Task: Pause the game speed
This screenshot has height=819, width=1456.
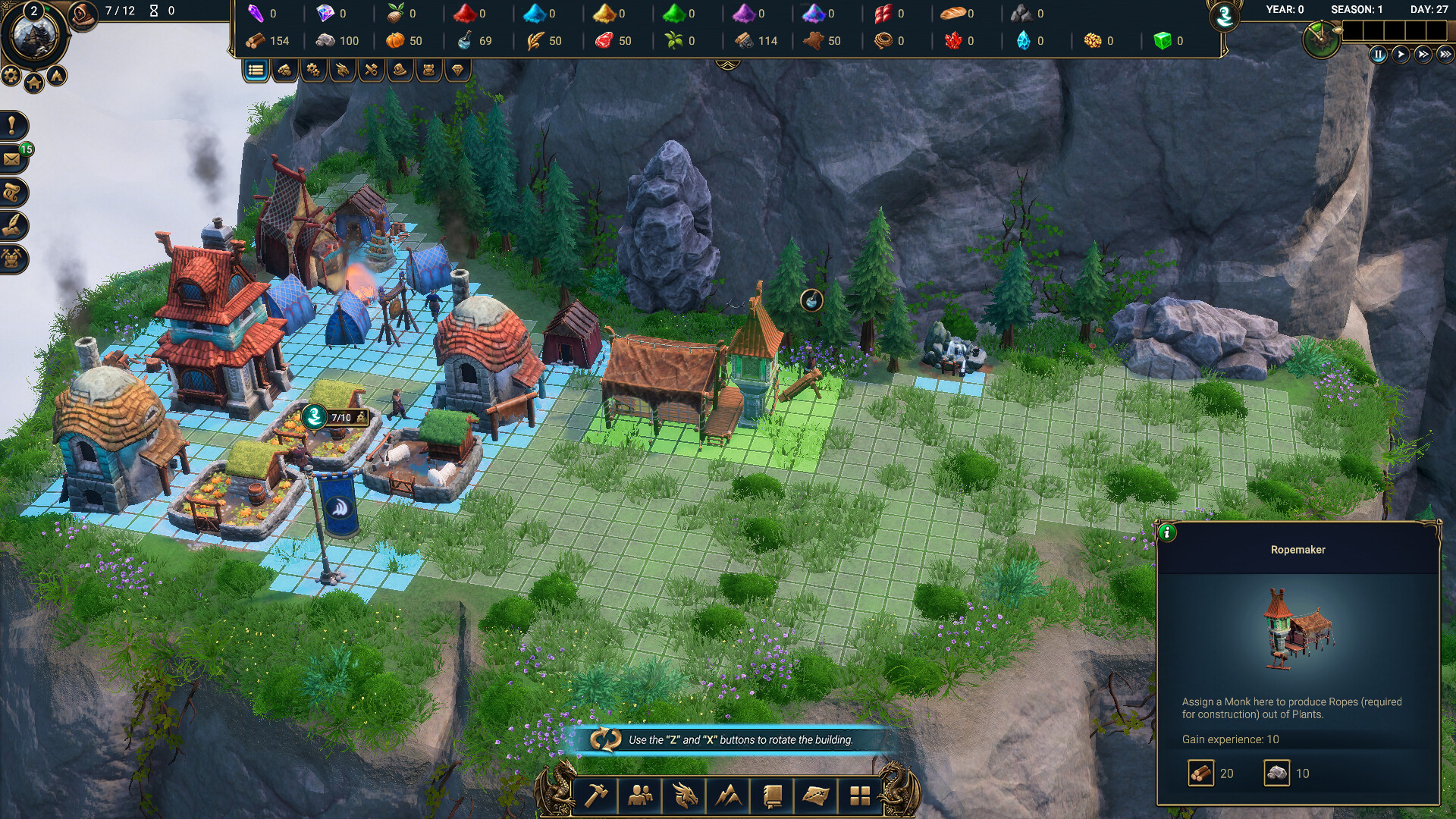Action: pyautogui.click(x=1378, y=55)
